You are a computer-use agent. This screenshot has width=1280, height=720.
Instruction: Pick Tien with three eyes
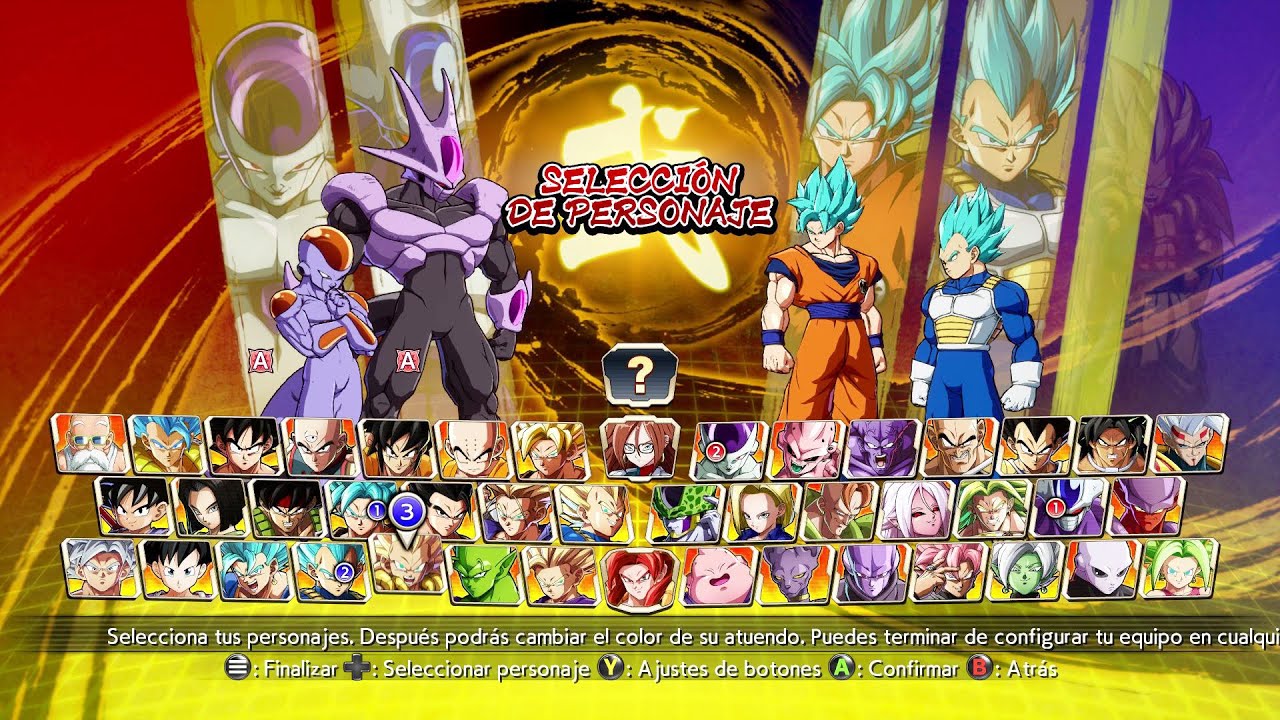pos(319,446)
